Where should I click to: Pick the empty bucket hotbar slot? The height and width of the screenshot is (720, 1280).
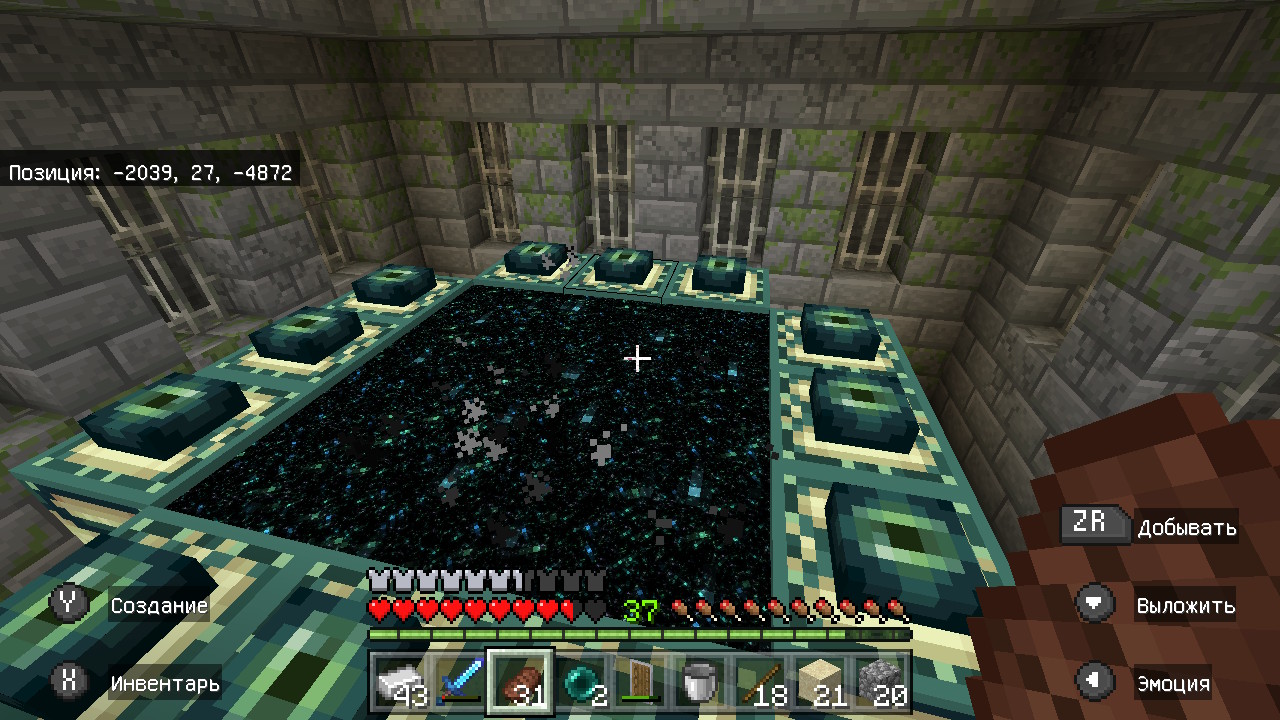click(x=700, y=683)
